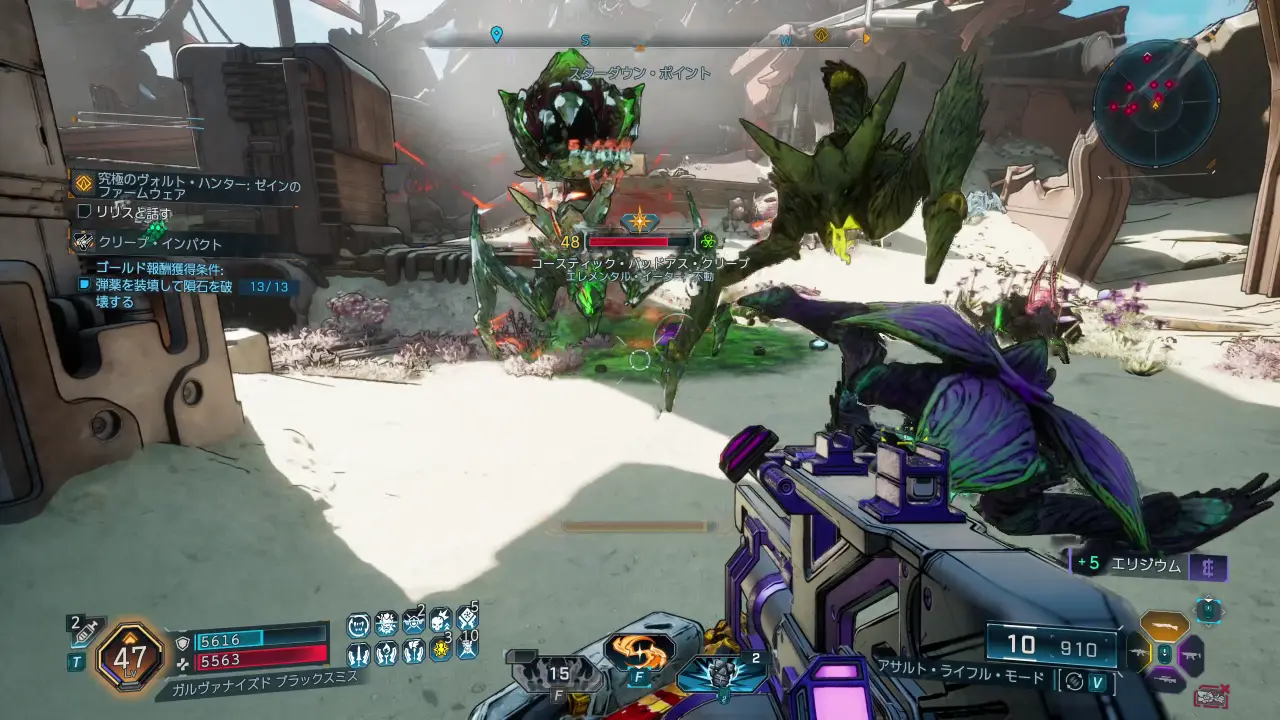Click the level 47 character badge
The width and height of the screenshot is (1280, 720).
pyautogui.click(x=130, y=657)
